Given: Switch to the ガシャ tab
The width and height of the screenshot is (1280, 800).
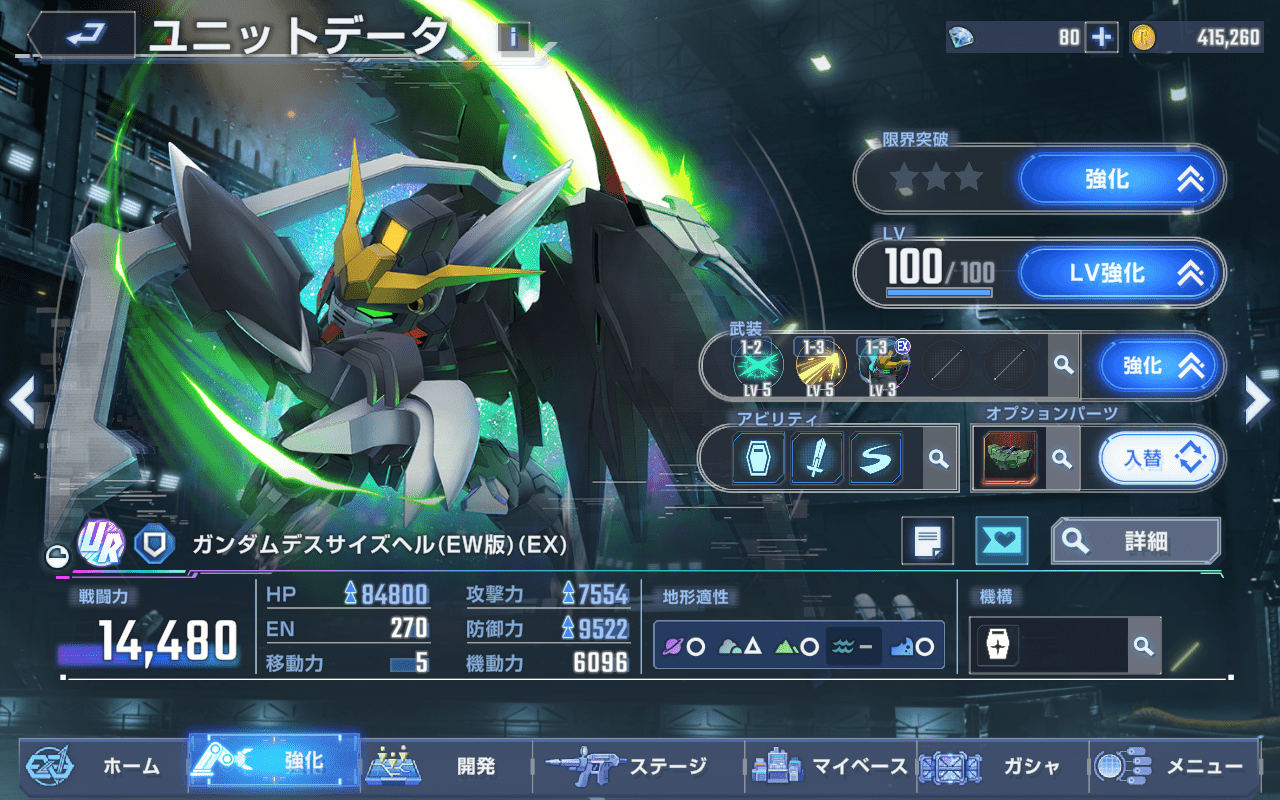Looking at the screenshot, I should (x=990, y=766).
